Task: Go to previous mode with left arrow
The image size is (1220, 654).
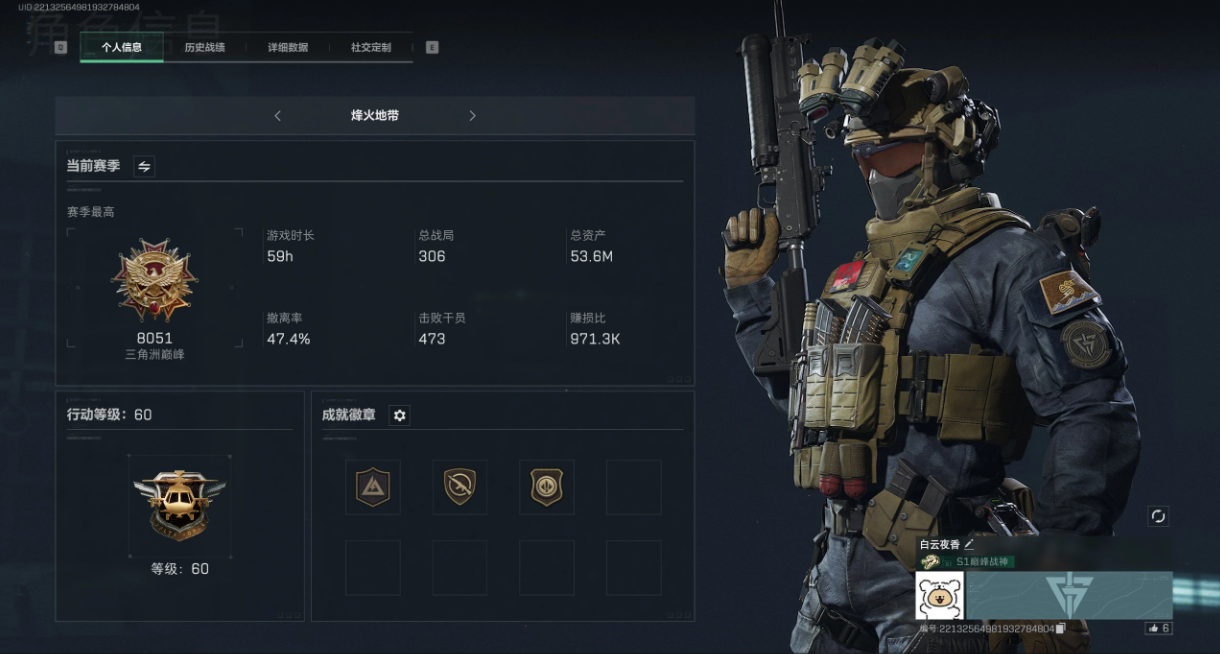Action: point(277,116)
